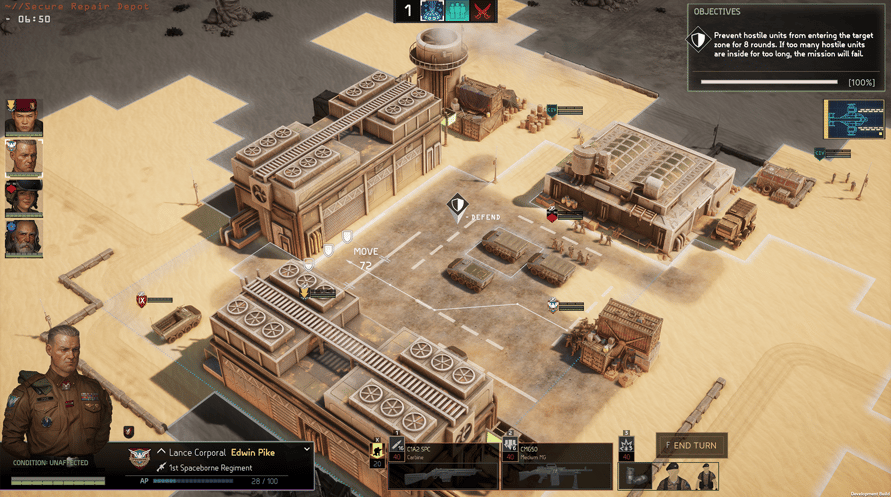891x497 pixels.
Task: Select the C1A2 SPC carbine weapon slot
Action: tap(441, 467)
